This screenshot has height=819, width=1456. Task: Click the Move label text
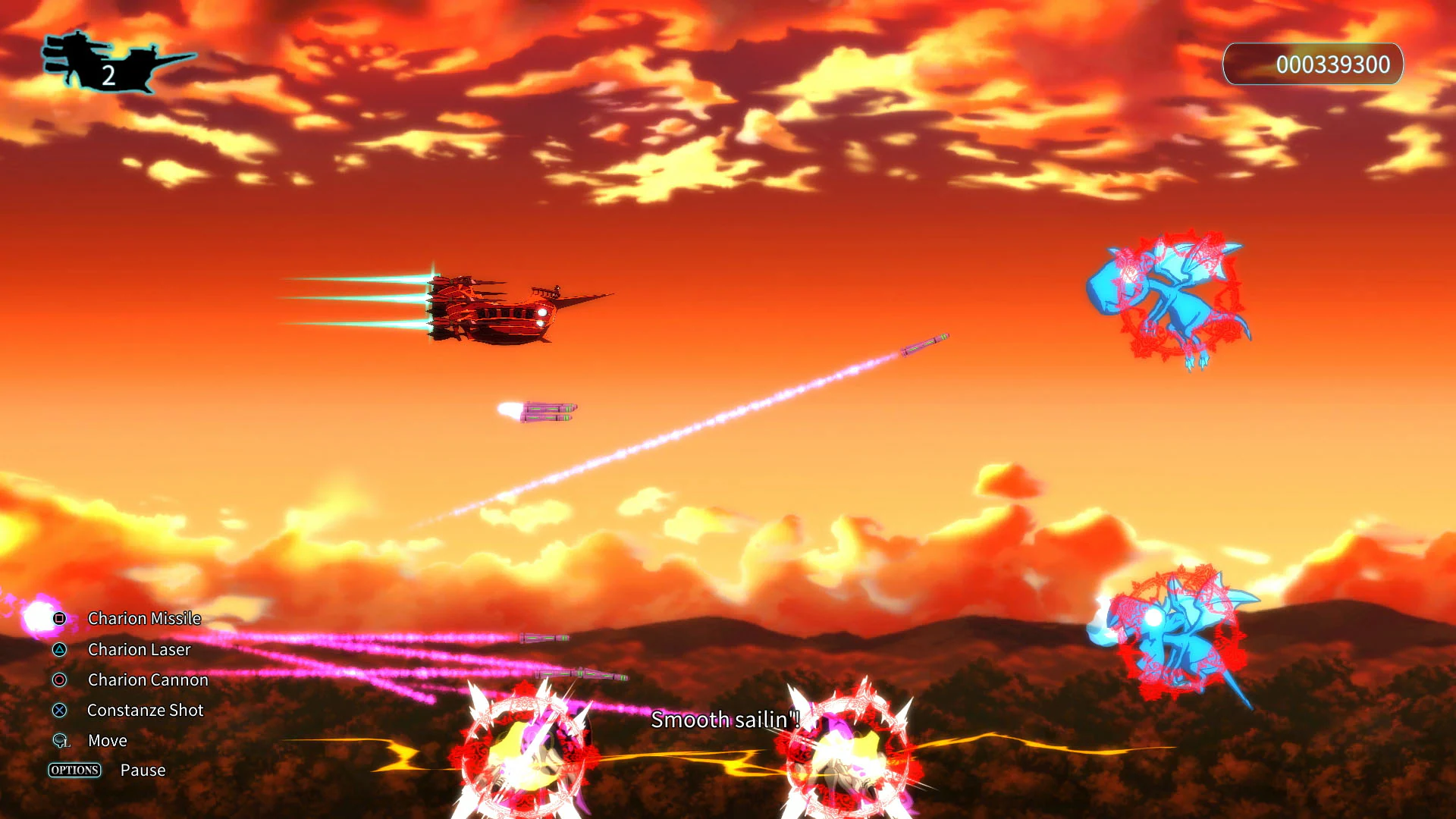[x=107, y=741]
